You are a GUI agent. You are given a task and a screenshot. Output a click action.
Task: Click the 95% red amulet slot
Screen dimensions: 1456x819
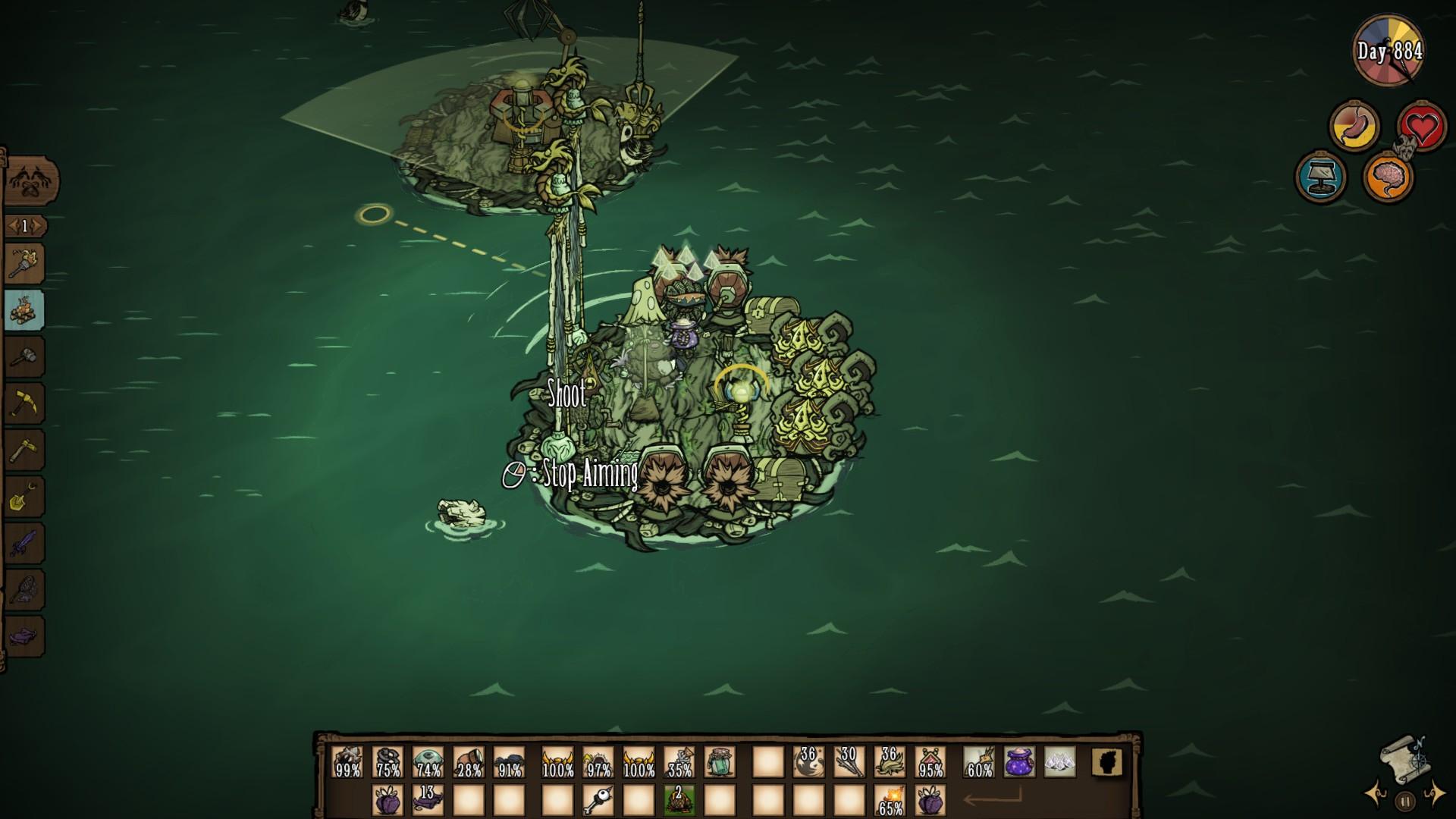click(x=930, y=761)
